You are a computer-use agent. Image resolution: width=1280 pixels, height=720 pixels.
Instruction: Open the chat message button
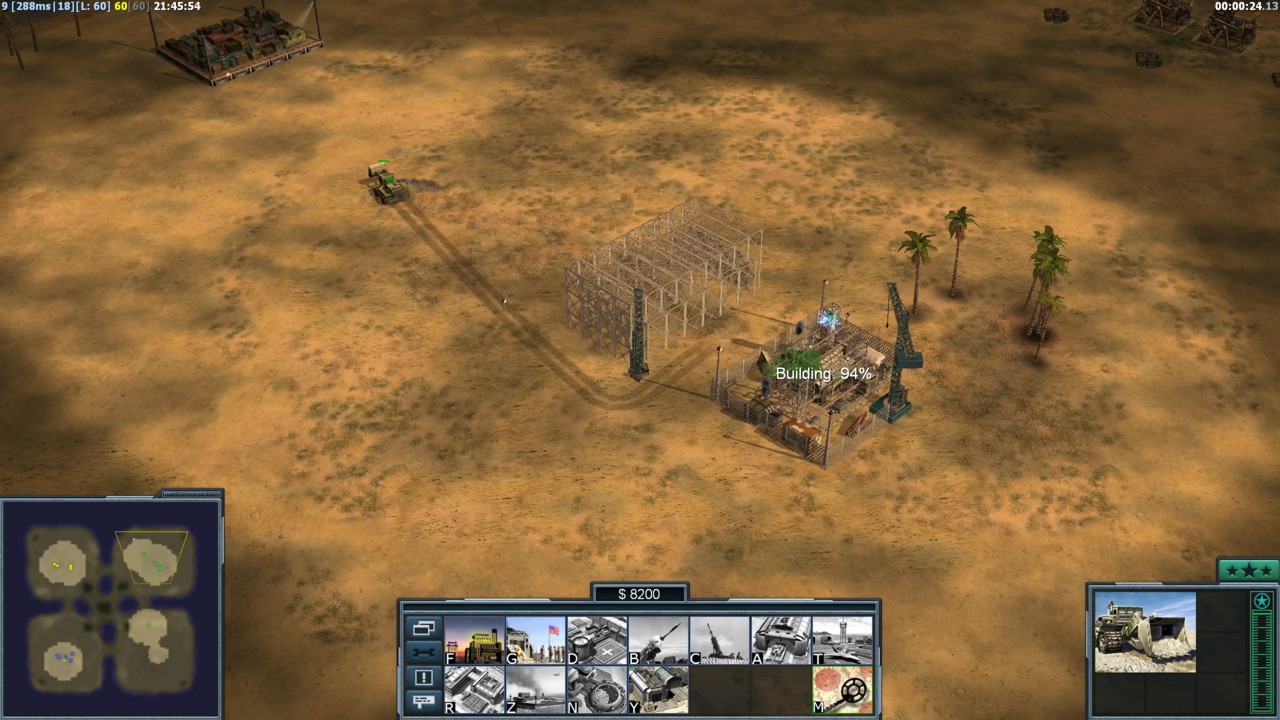(x=423, y=701)
